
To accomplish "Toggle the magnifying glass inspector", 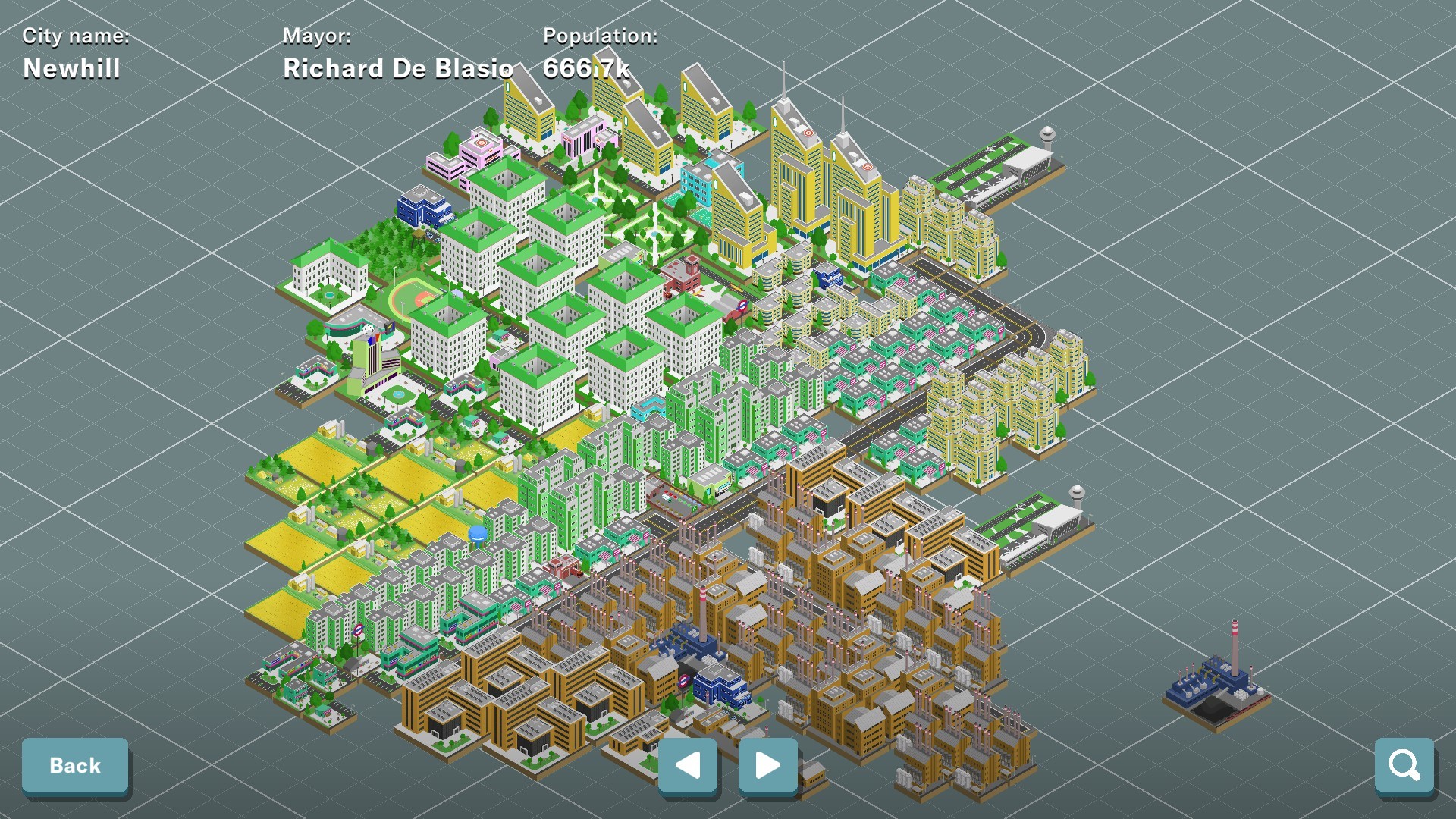I will [1404, 765].
